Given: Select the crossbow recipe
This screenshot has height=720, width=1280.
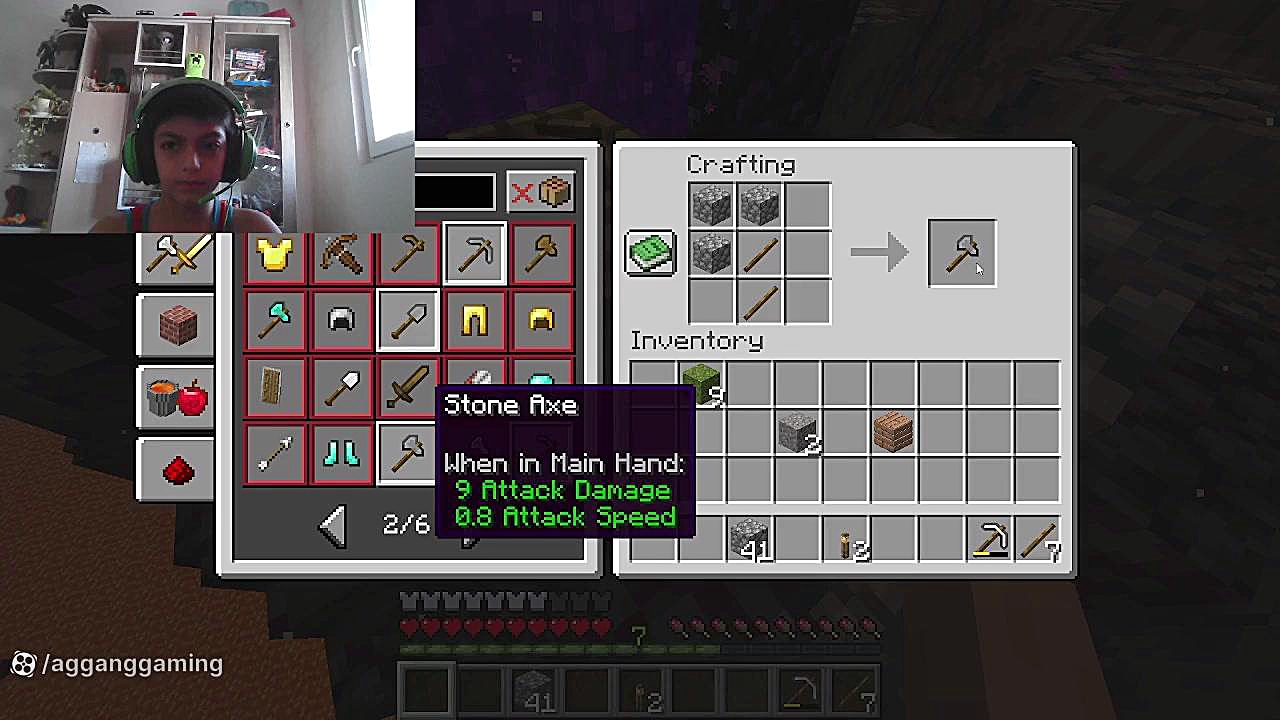Looking at the screenshot, I should point(341,256).
